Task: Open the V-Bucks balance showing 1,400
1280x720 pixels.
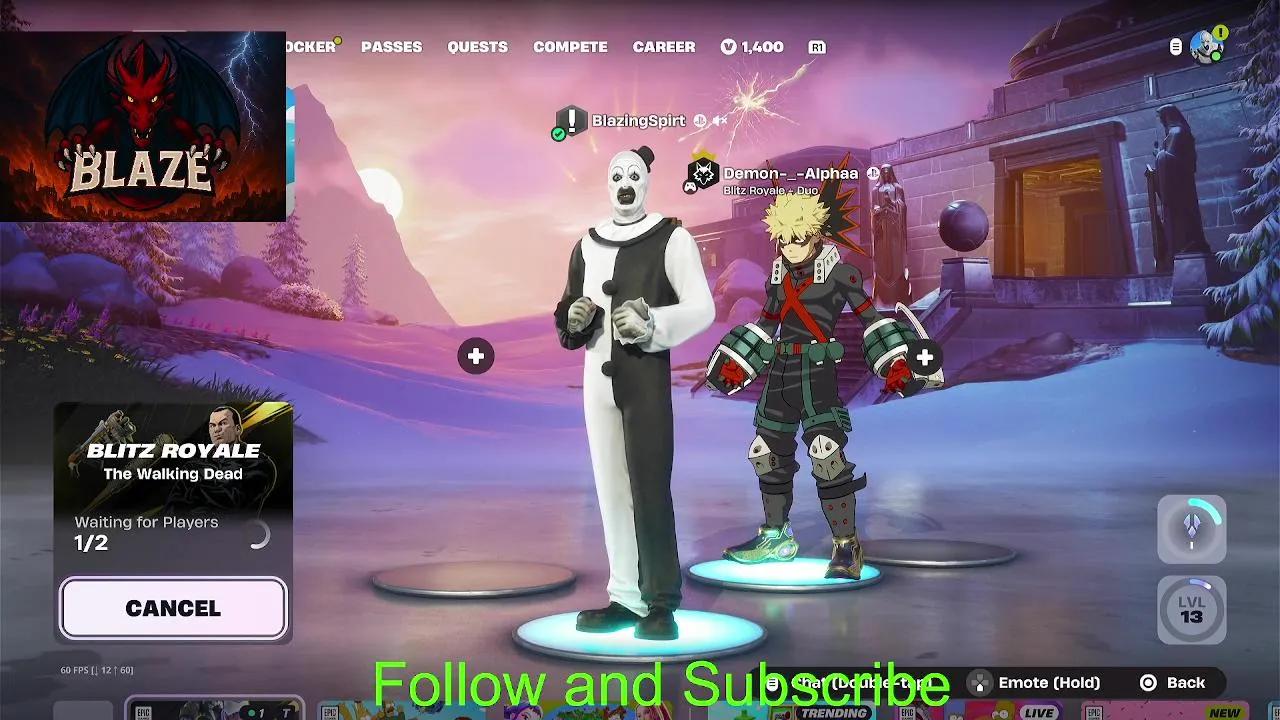Action: click(x=752, y=46)
